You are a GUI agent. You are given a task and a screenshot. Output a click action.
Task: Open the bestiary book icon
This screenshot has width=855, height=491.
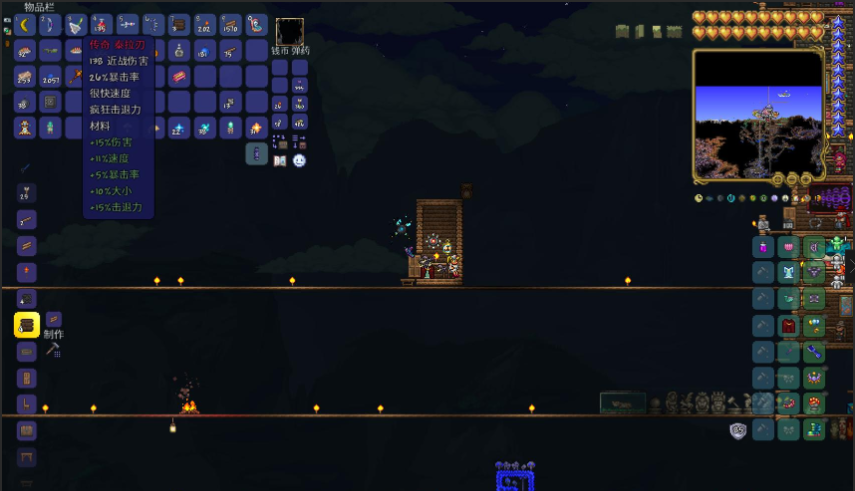pos(280,160)
